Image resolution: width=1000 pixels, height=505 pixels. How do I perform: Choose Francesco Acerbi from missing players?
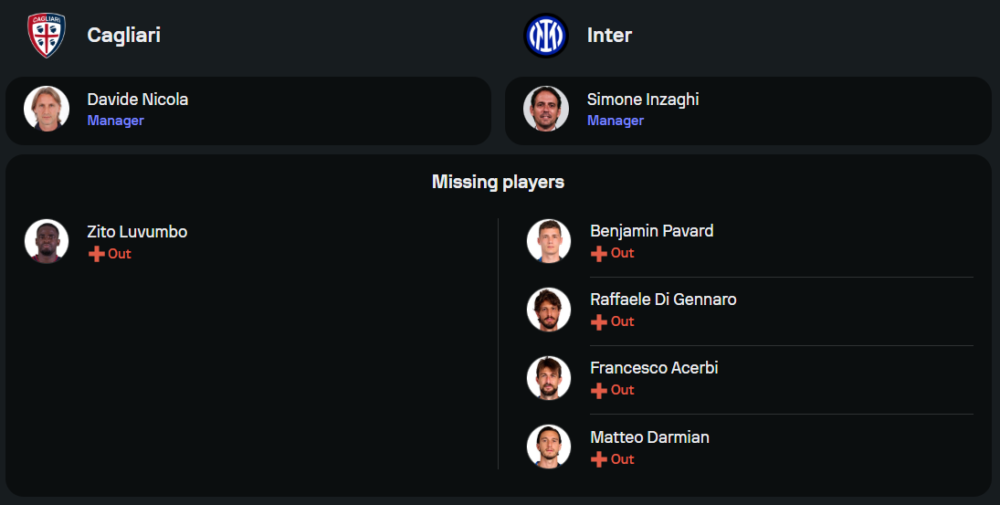pyautogui.click(x=654, y=368)
